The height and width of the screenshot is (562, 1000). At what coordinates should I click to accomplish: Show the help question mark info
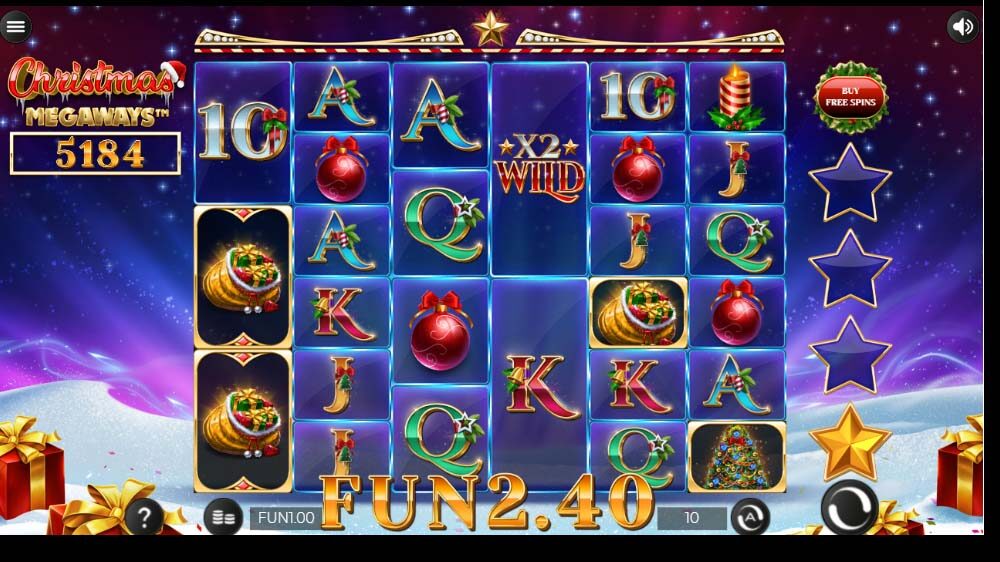(x=145, y=517)
